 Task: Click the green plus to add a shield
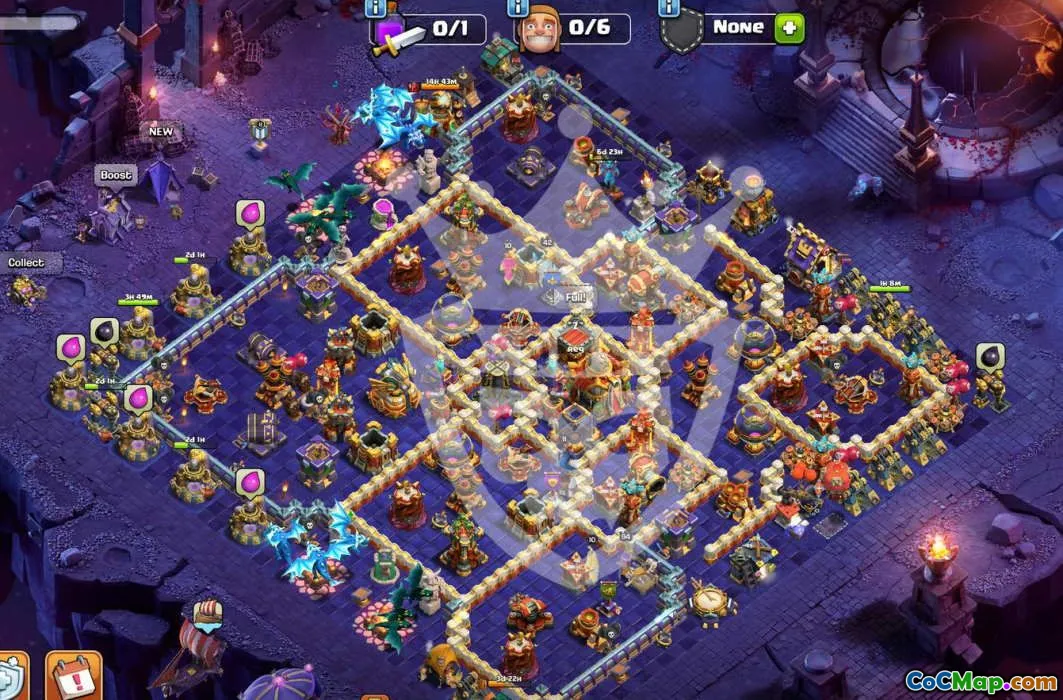[x=789, y=27]
